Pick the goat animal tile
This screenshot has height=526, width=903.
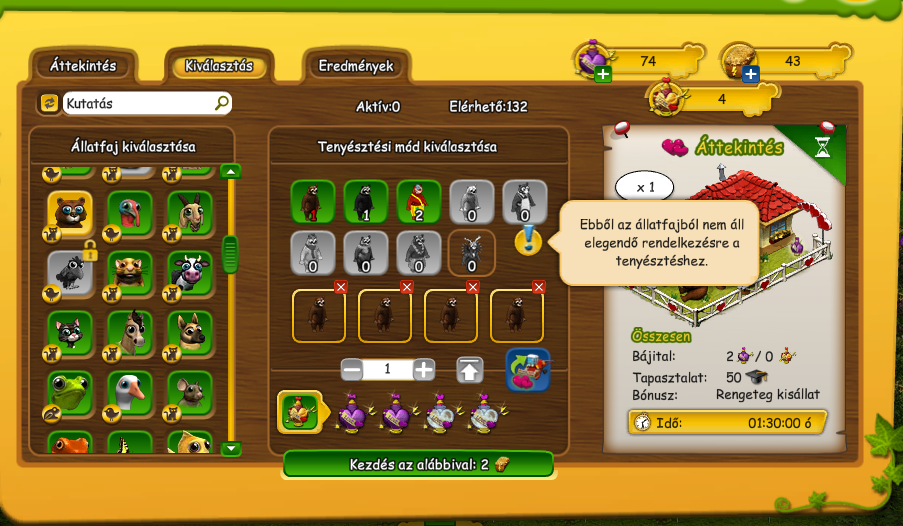point(190,212)
